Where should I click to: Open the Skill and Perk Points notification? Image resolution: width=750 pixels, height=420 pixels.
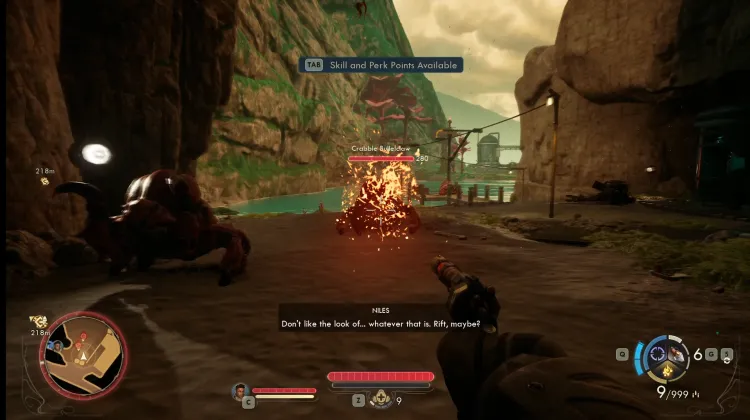coord(383,65)
